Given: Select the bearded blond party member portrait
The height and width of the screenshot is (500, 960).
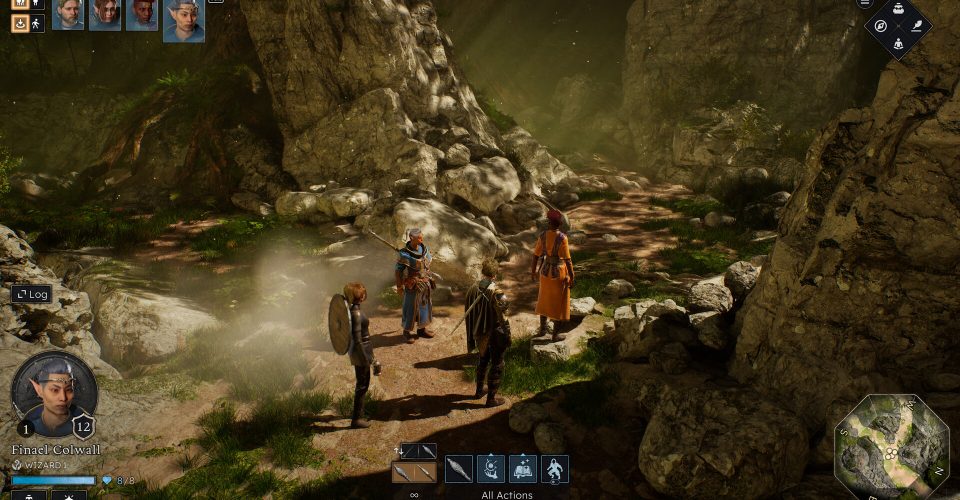Looking at the screenshot, I should (x=67, y=14).
